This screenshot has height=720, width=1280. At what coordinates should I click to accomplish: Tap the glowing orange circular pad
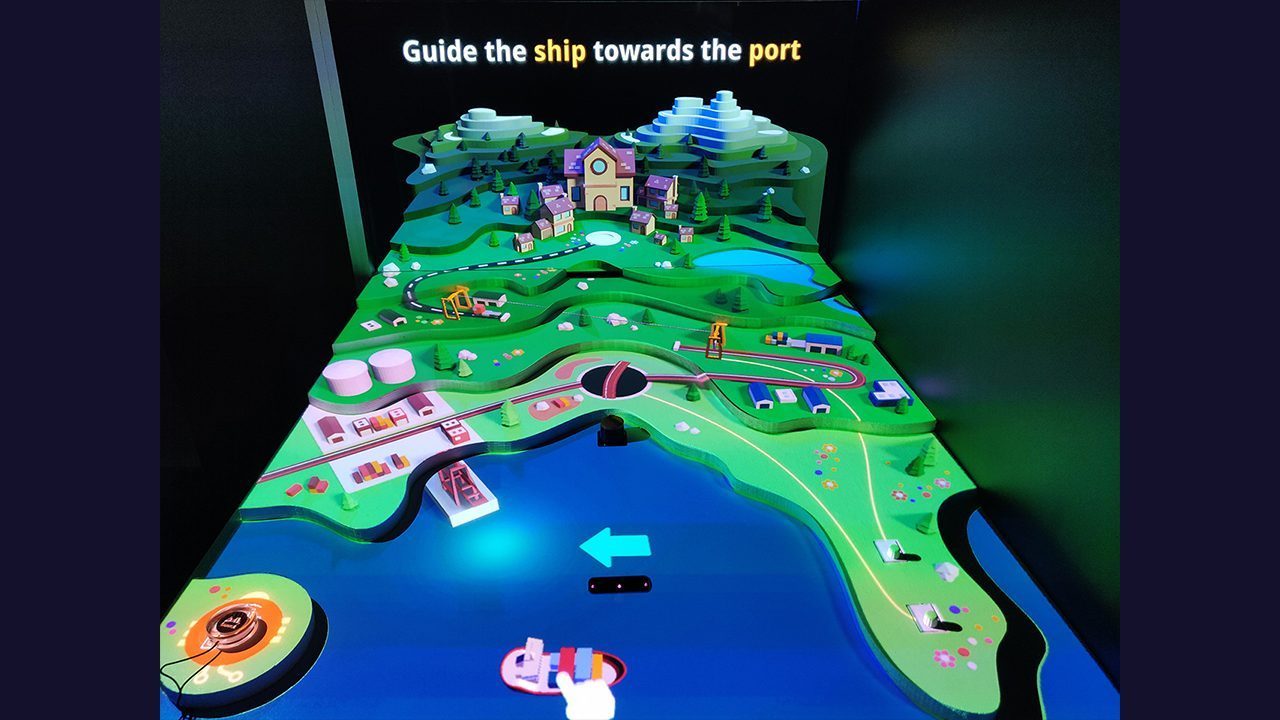pyautogui.click(x=236, y=625)
